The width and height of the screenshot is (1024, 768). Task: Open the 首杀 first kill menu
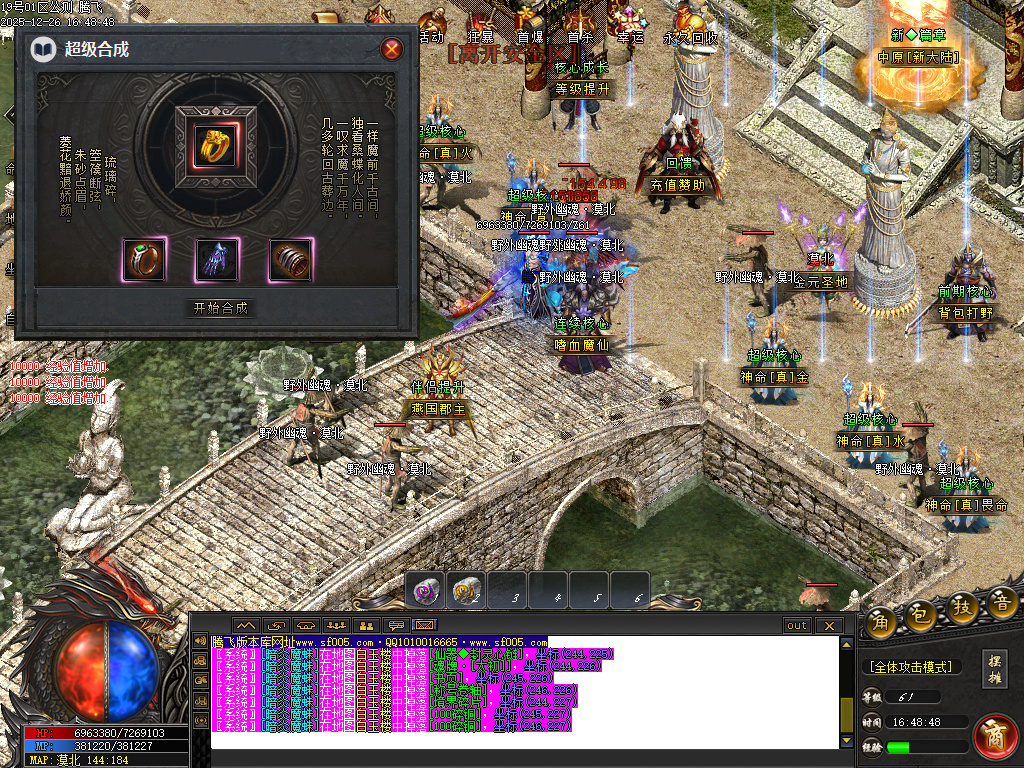click(x=580, y=27)
